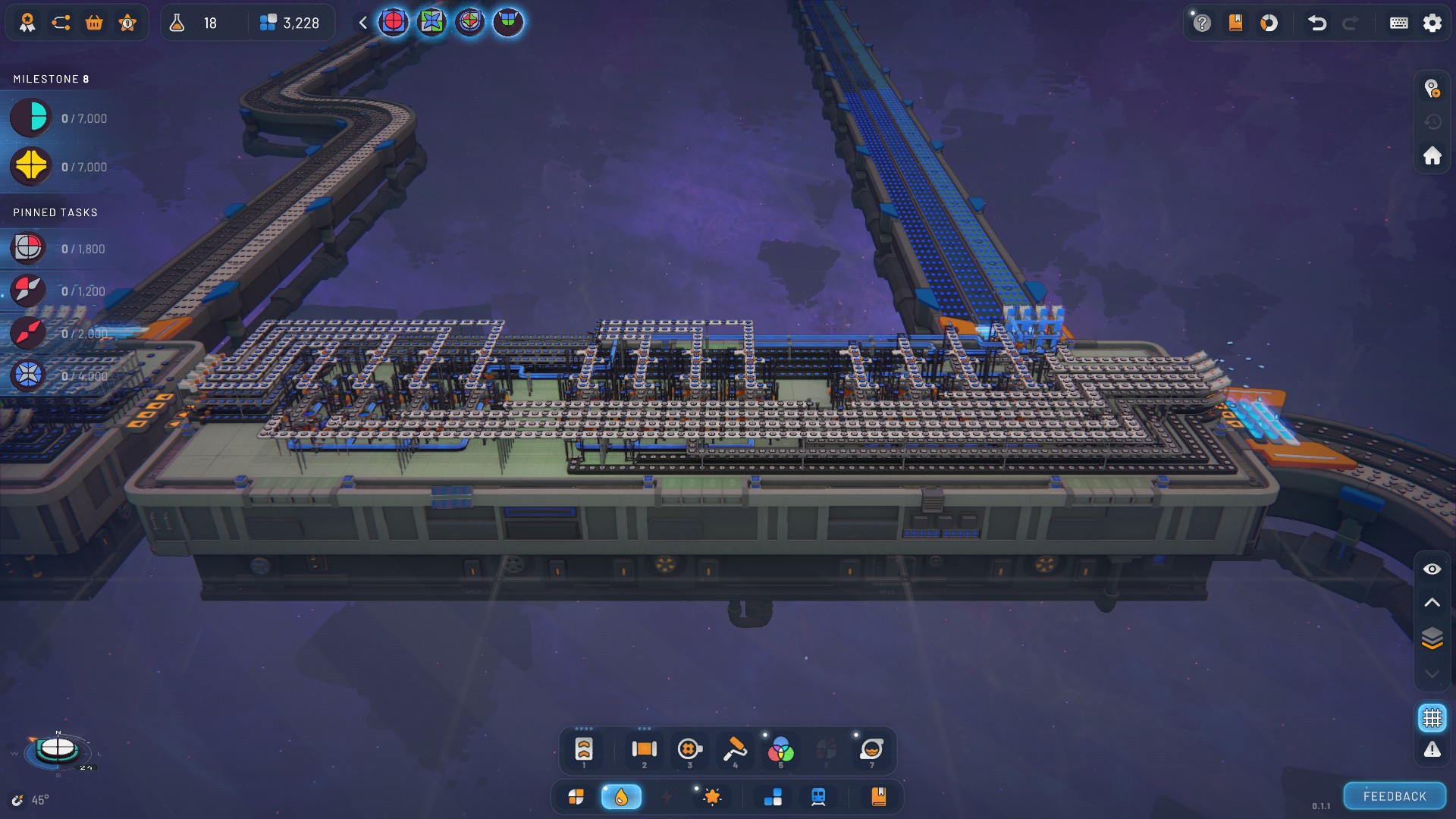Switch to the blue train category
Screen dimensions: 1456x819
(818, 796)
